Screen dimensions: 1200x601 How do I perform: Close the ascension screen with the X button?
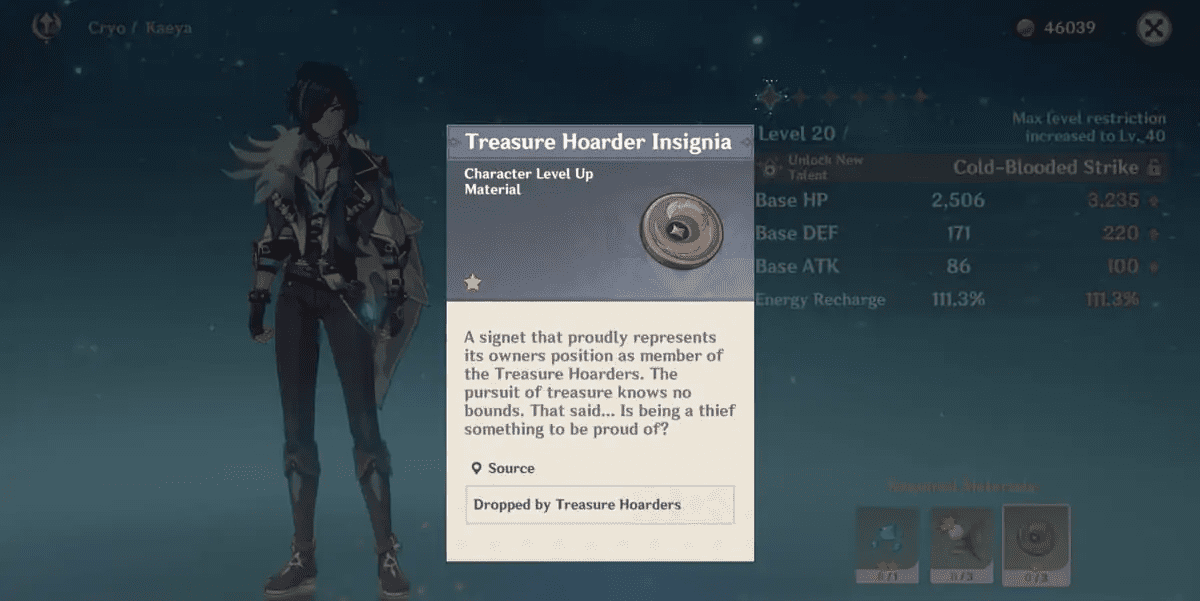tap(1154, 28)
